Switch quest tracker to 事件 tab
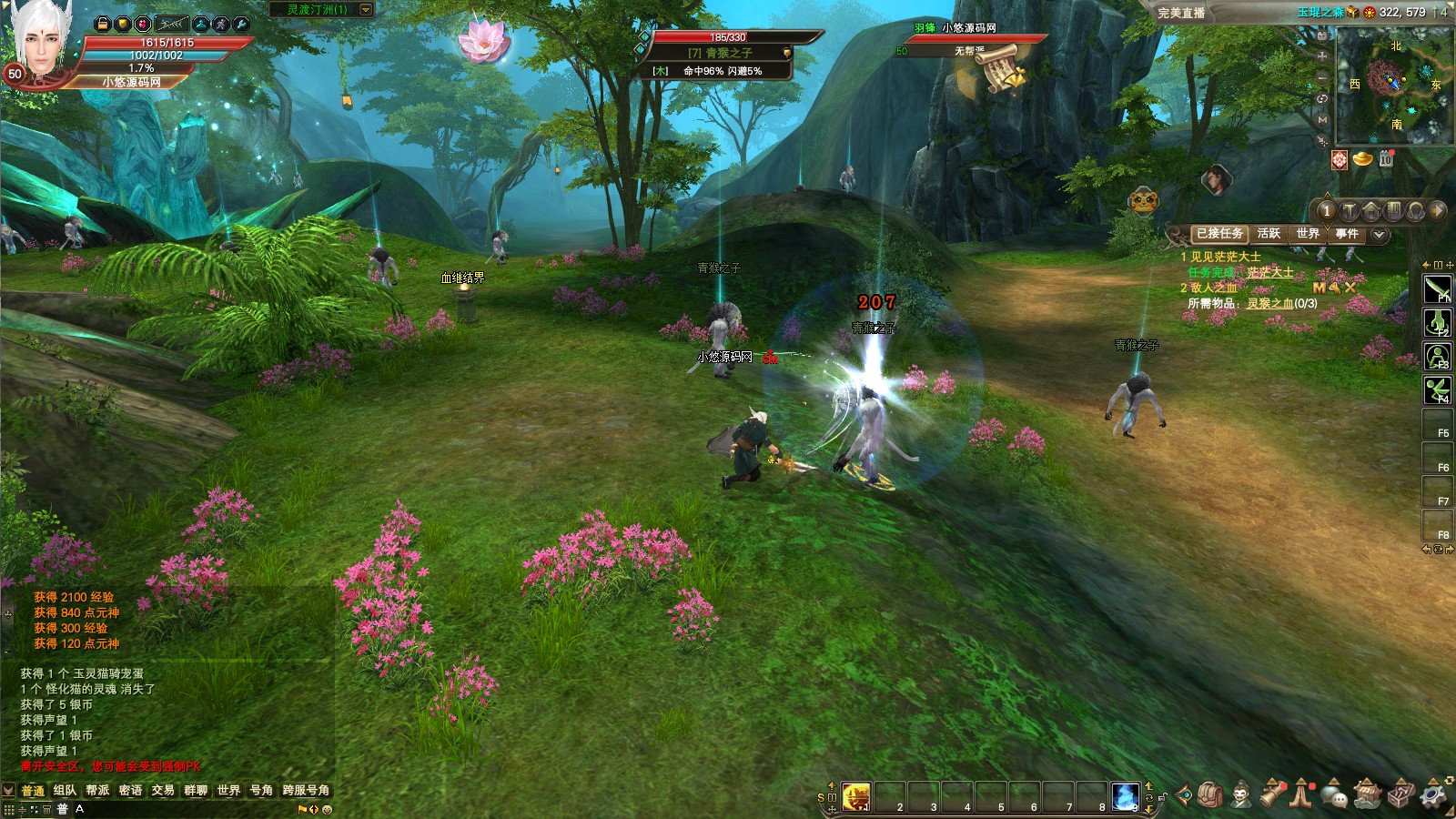The width and height of the screenshot is (1456, 819). (1347, 234)
